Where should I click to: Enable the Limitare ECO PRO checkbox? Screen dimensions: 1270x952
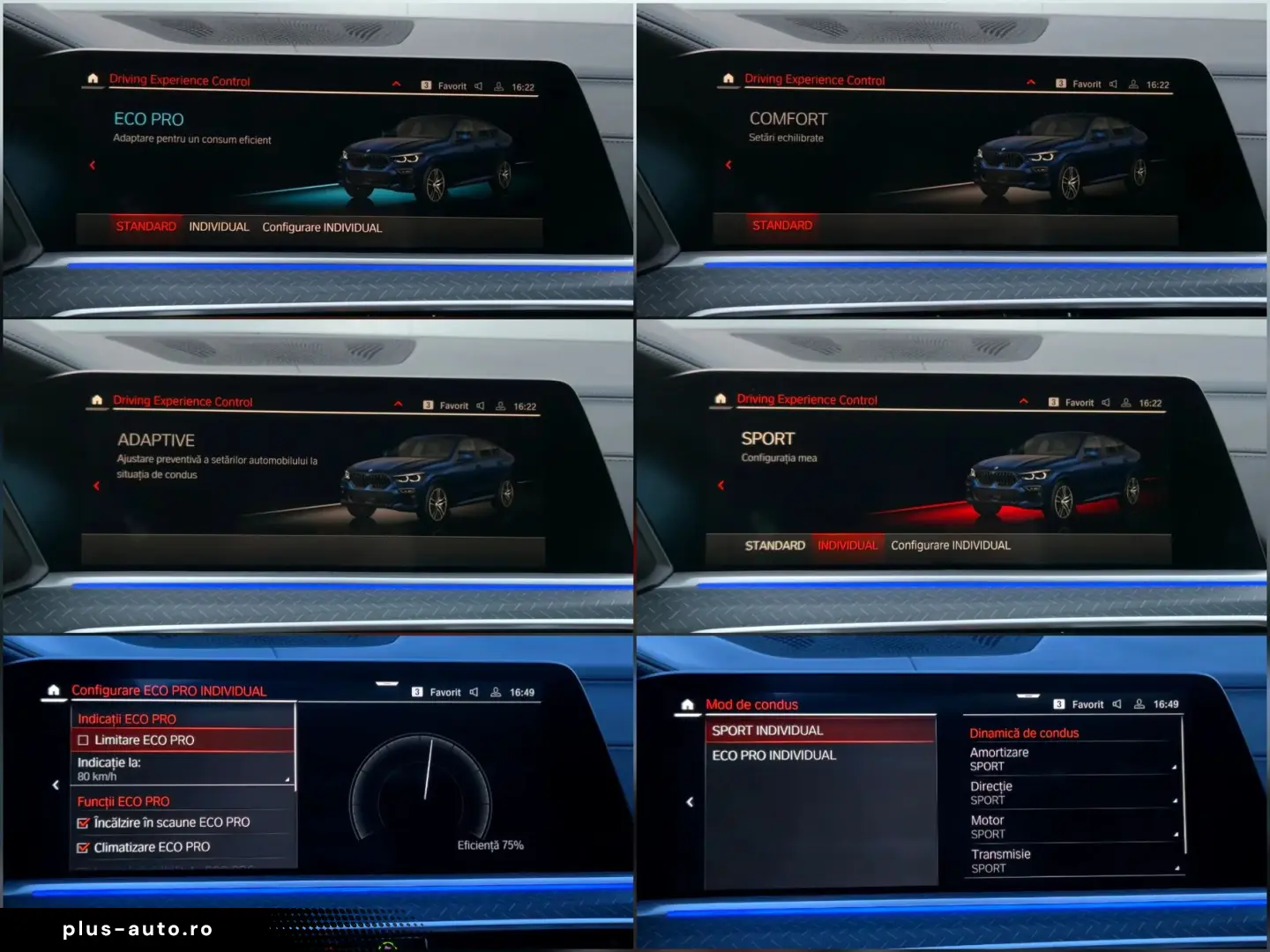coord(85,740)
